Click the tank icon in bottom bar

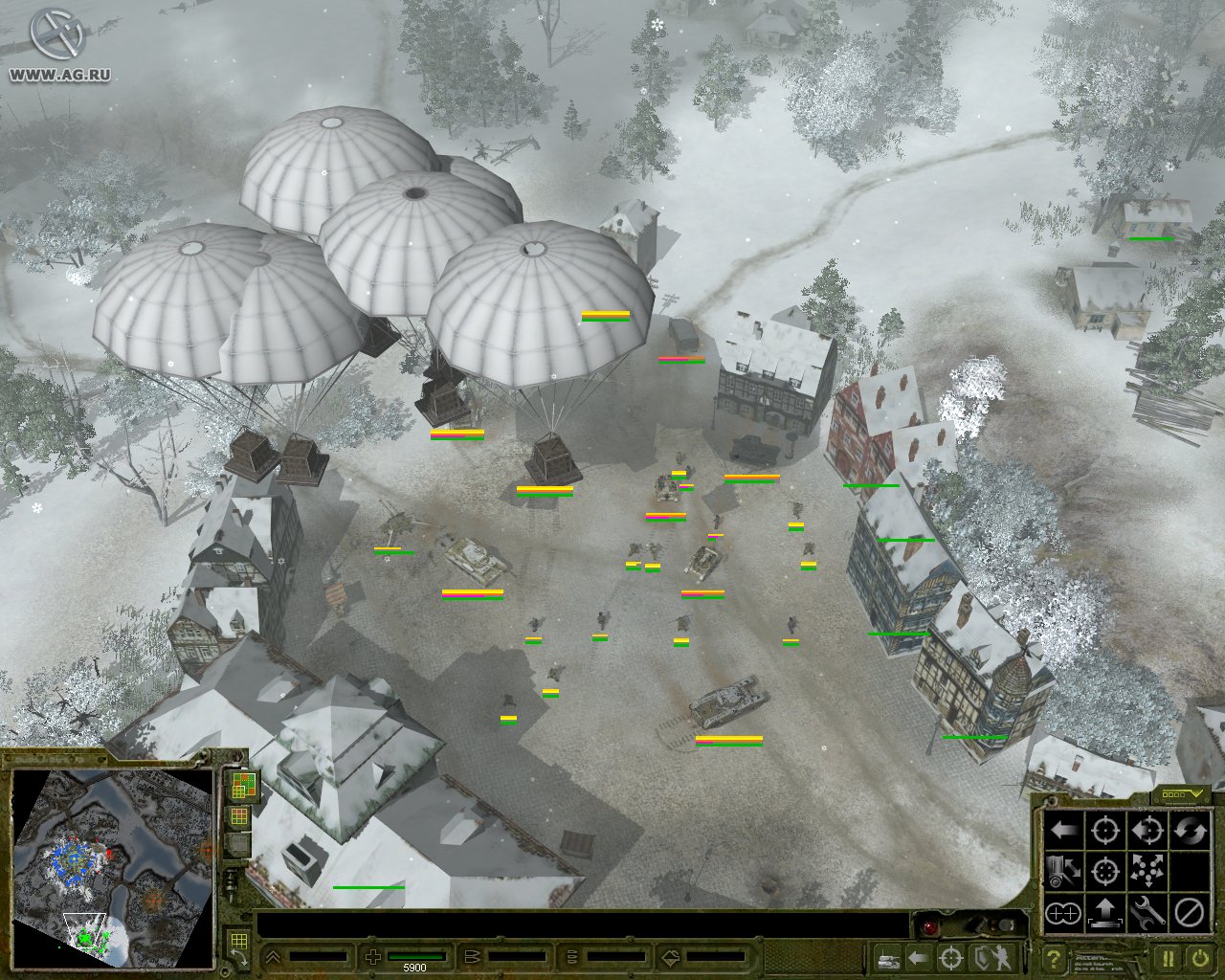(887, 957)
